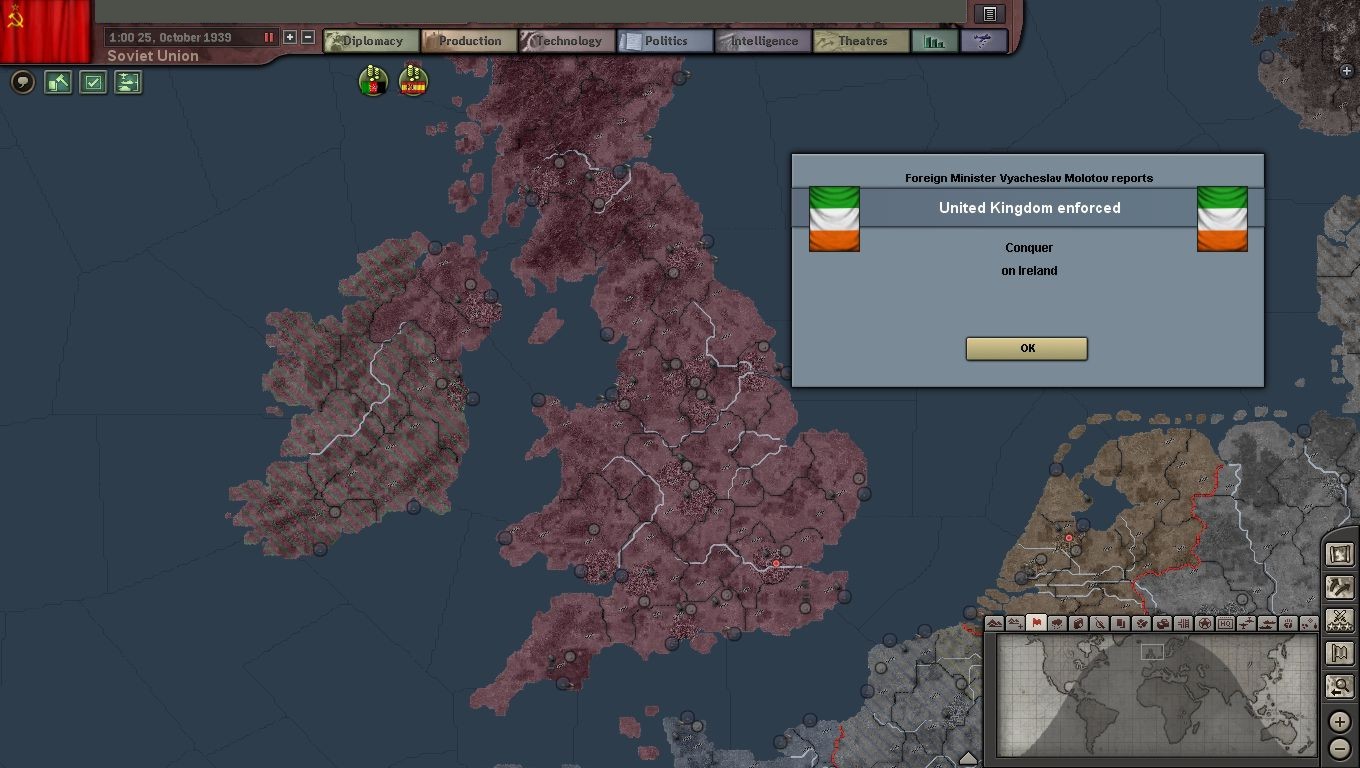
Task: View the Theatres screen
Action: pos(861,41)
